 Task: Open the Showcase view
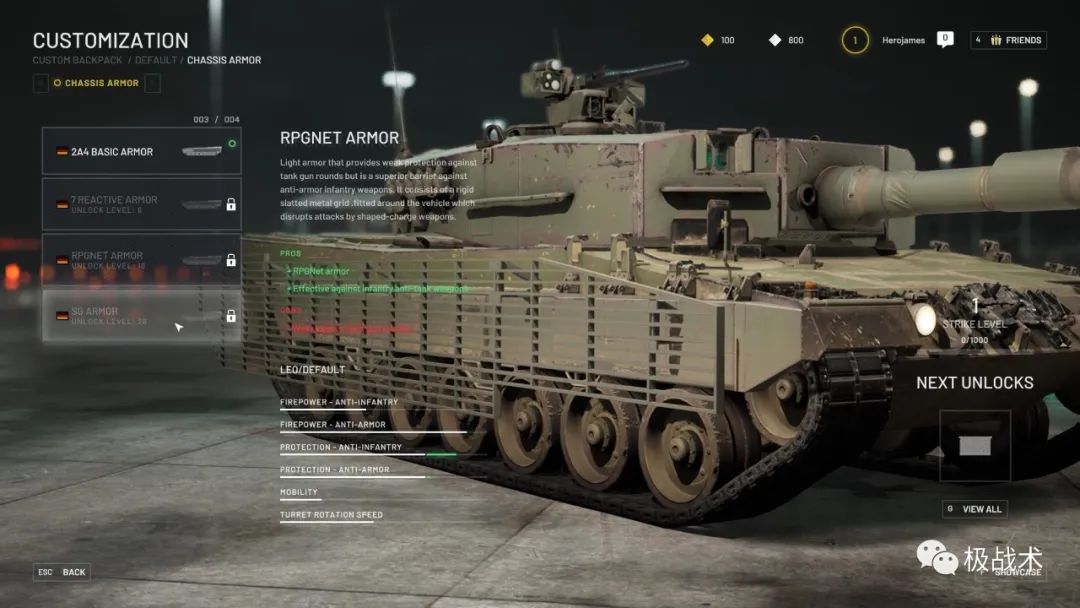pos(1017,572)
